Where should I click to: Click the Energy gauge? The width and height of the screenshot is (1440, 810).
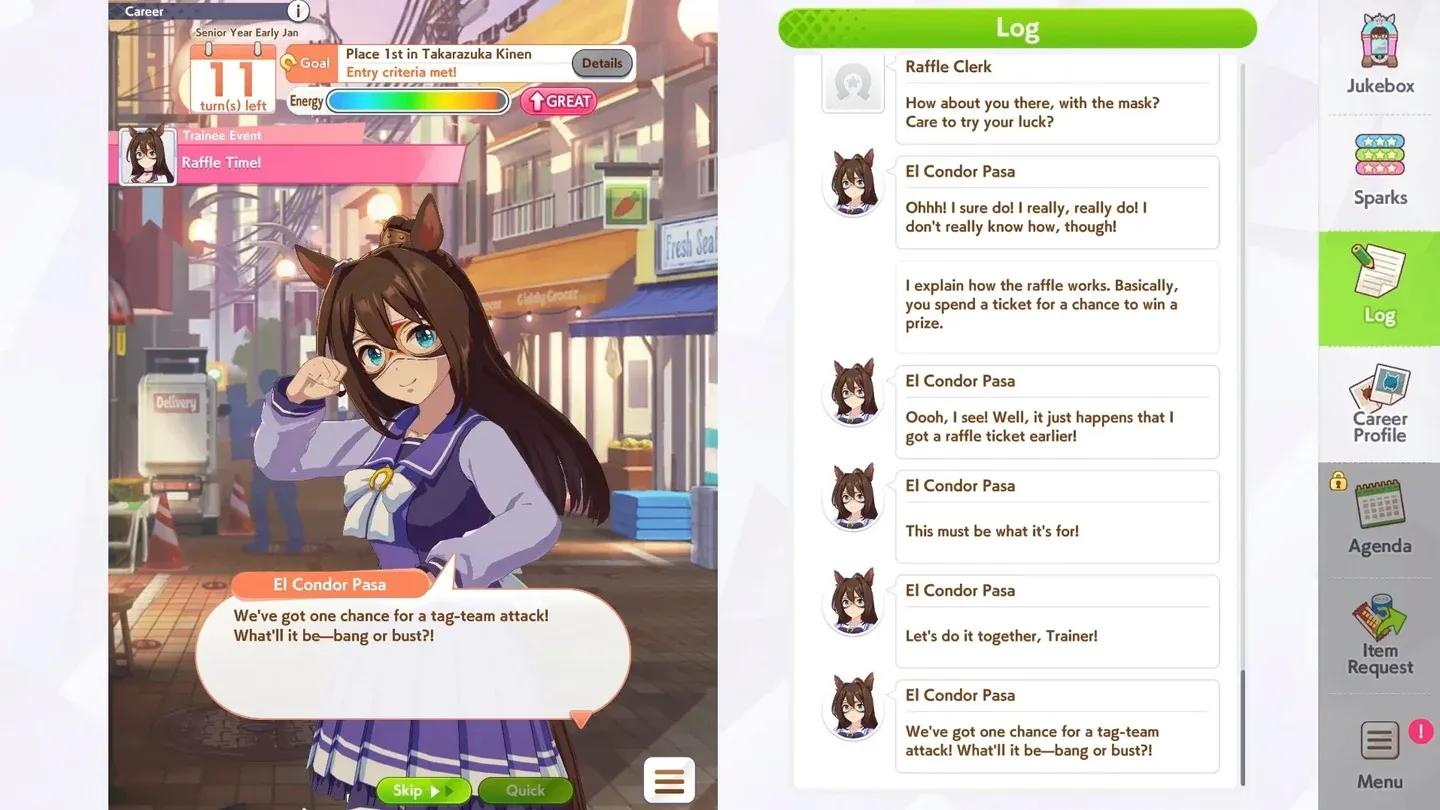(x=417, y=101)
